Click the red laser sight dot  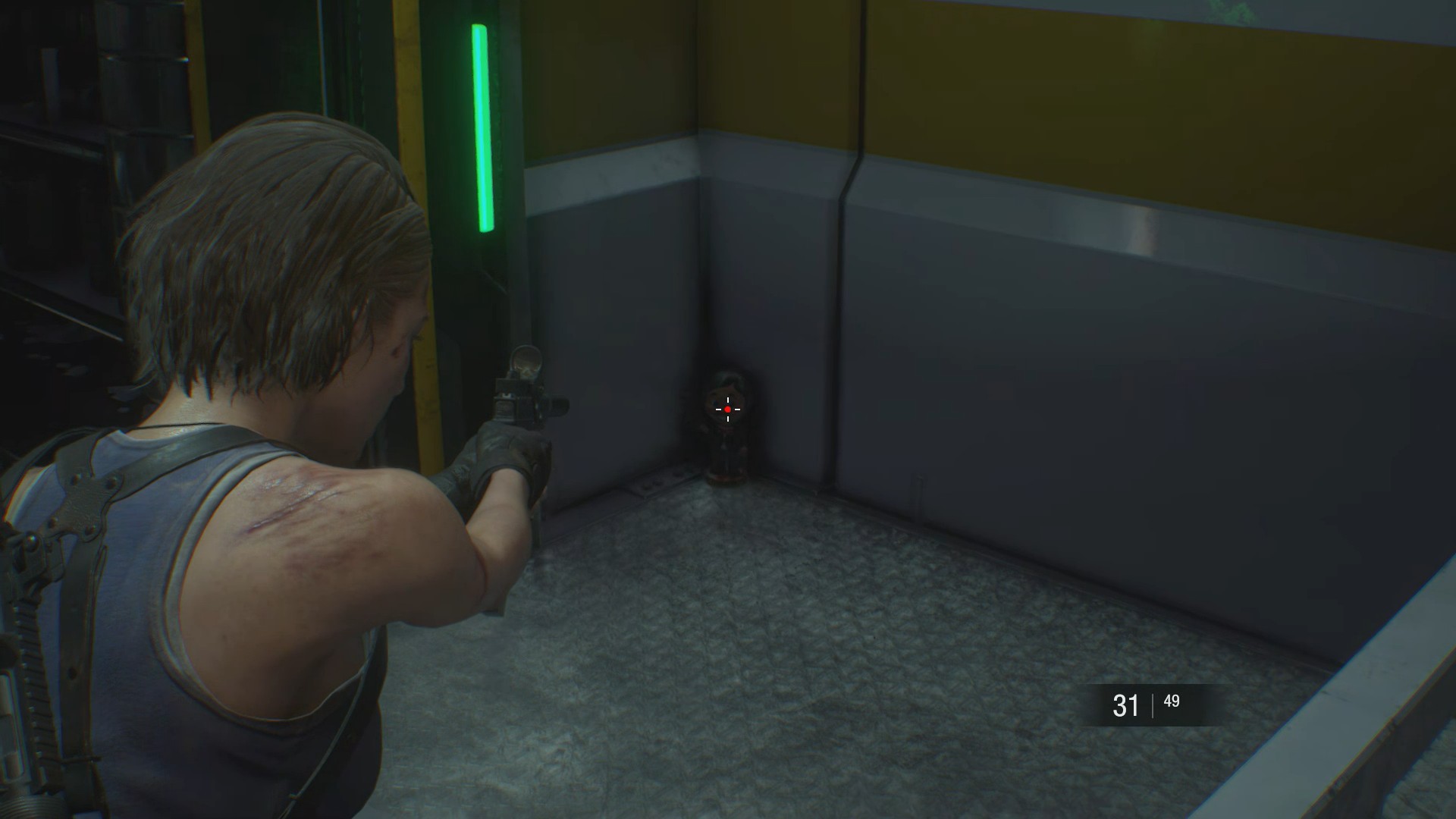726,409
